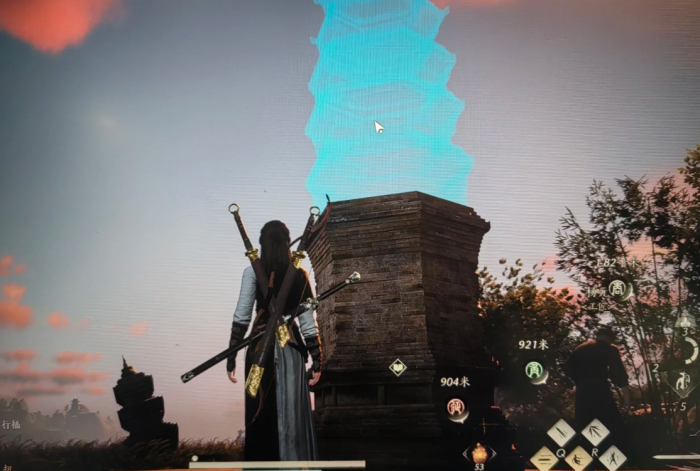Select the standing figure diamond above the 5

coord(684,380)
